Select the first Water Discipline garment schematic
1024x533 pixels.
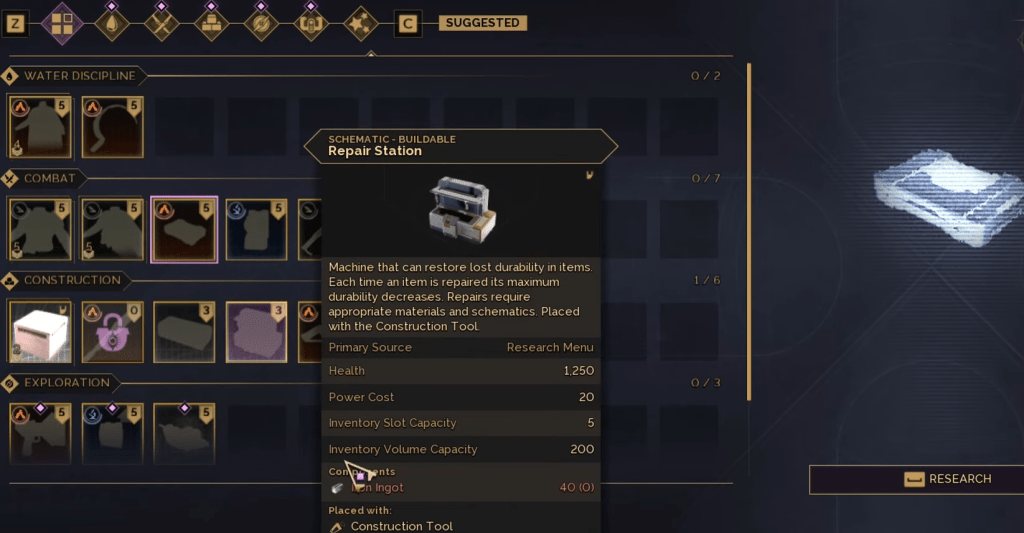pos(40,127)
